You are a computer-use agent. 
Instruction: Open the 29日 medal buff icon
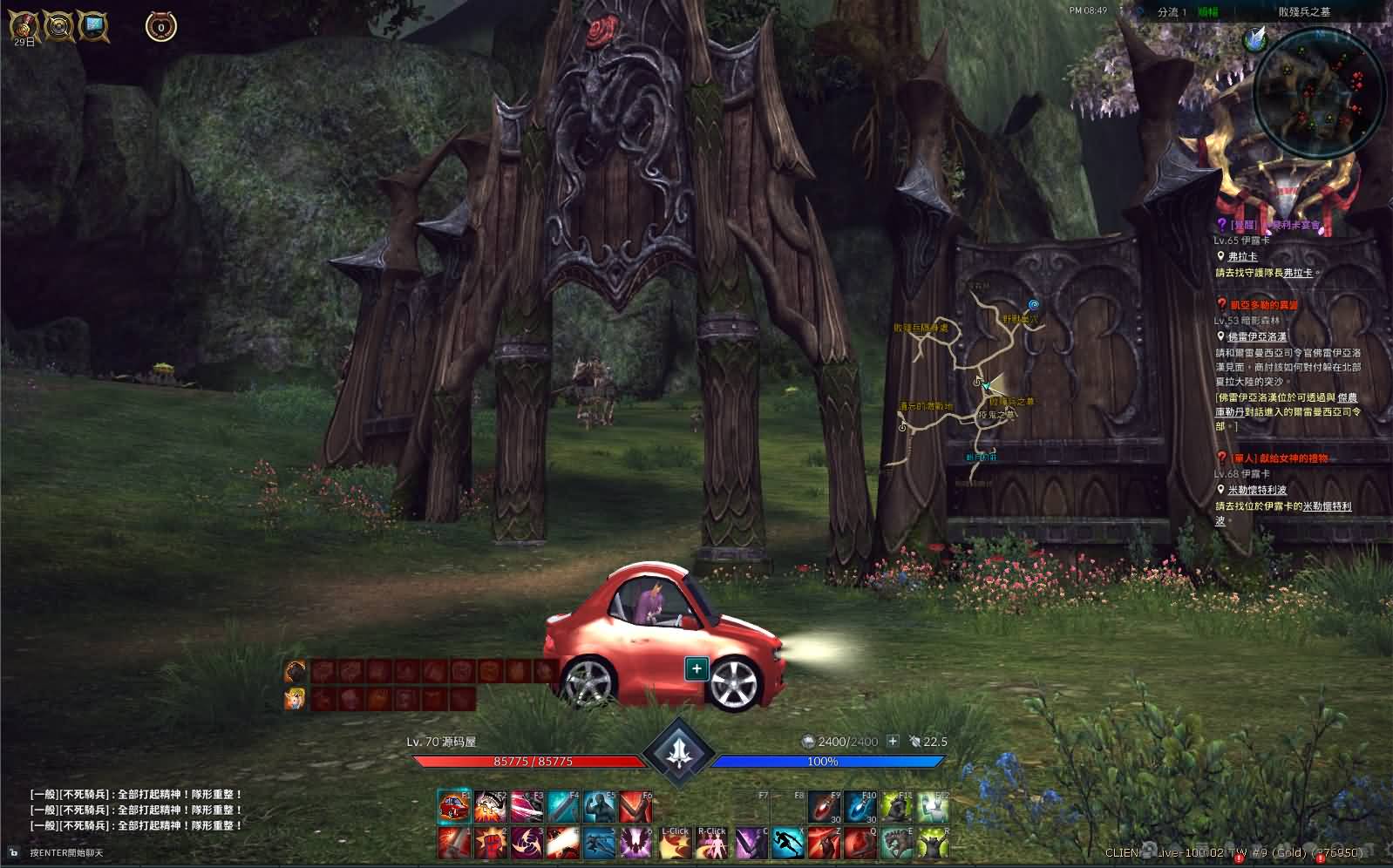24,25
